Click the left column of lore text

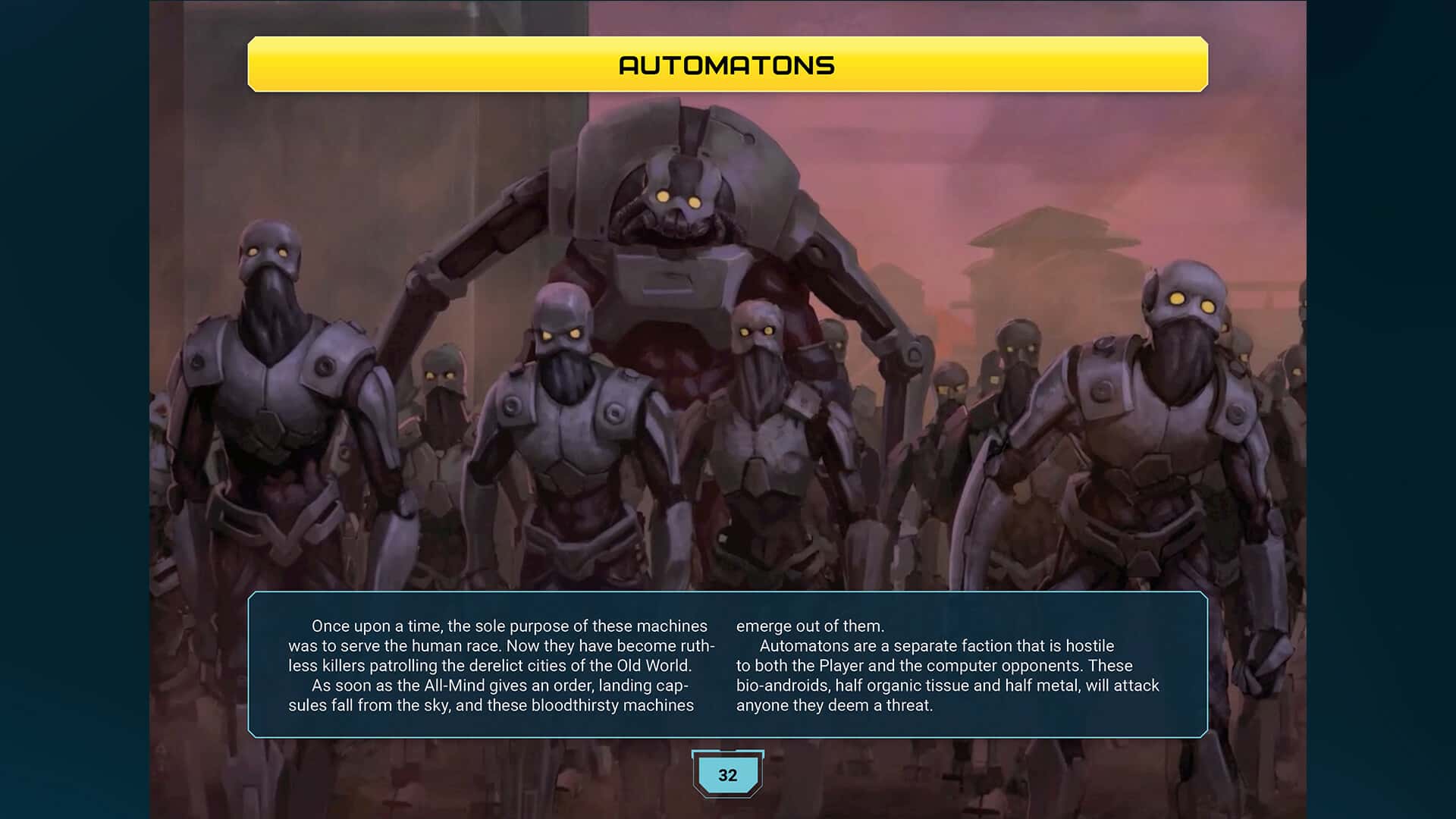click(x=500, y=666)
